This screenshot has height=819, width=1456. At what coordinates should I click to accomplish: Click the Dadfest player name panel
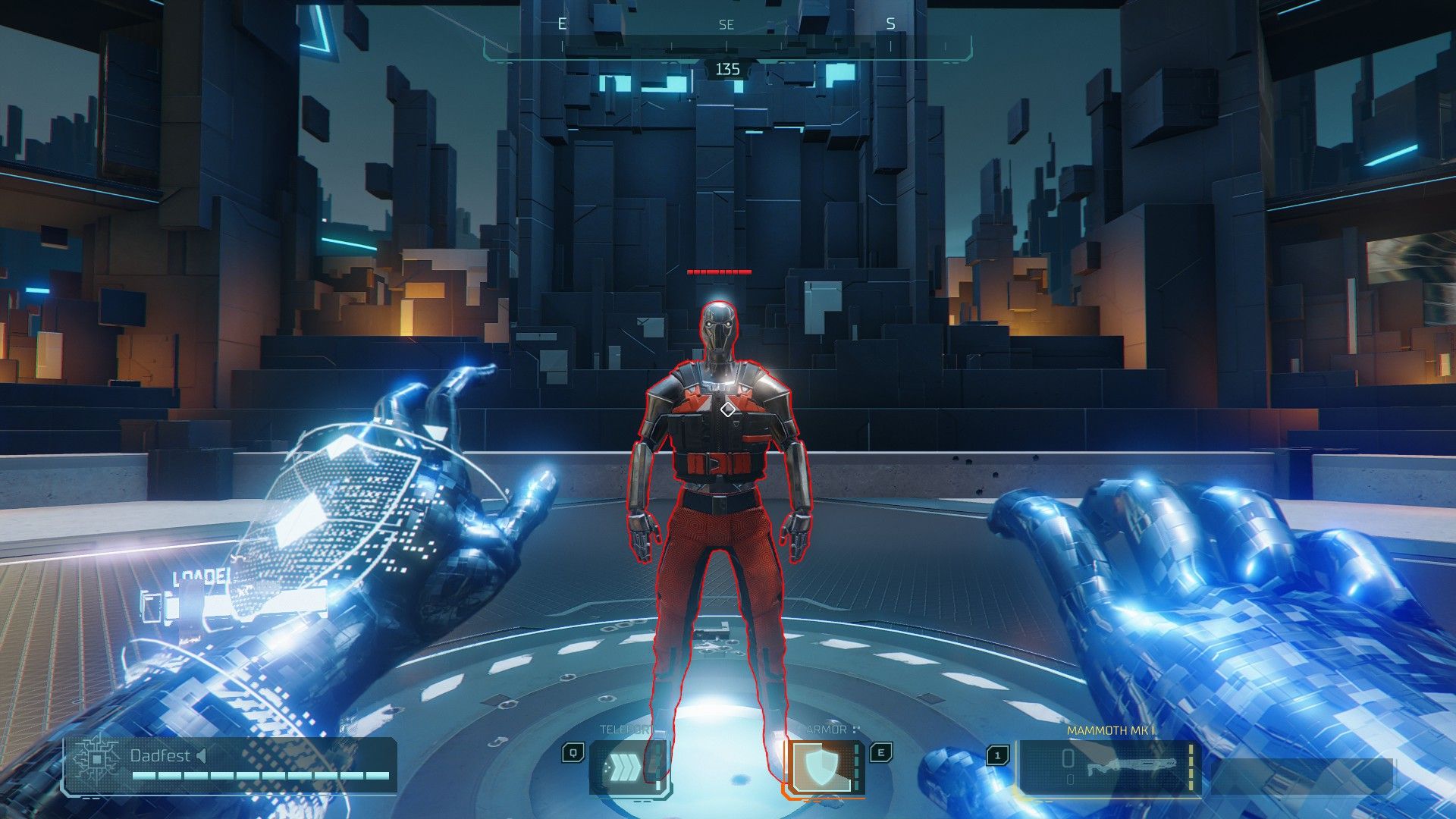229,766
